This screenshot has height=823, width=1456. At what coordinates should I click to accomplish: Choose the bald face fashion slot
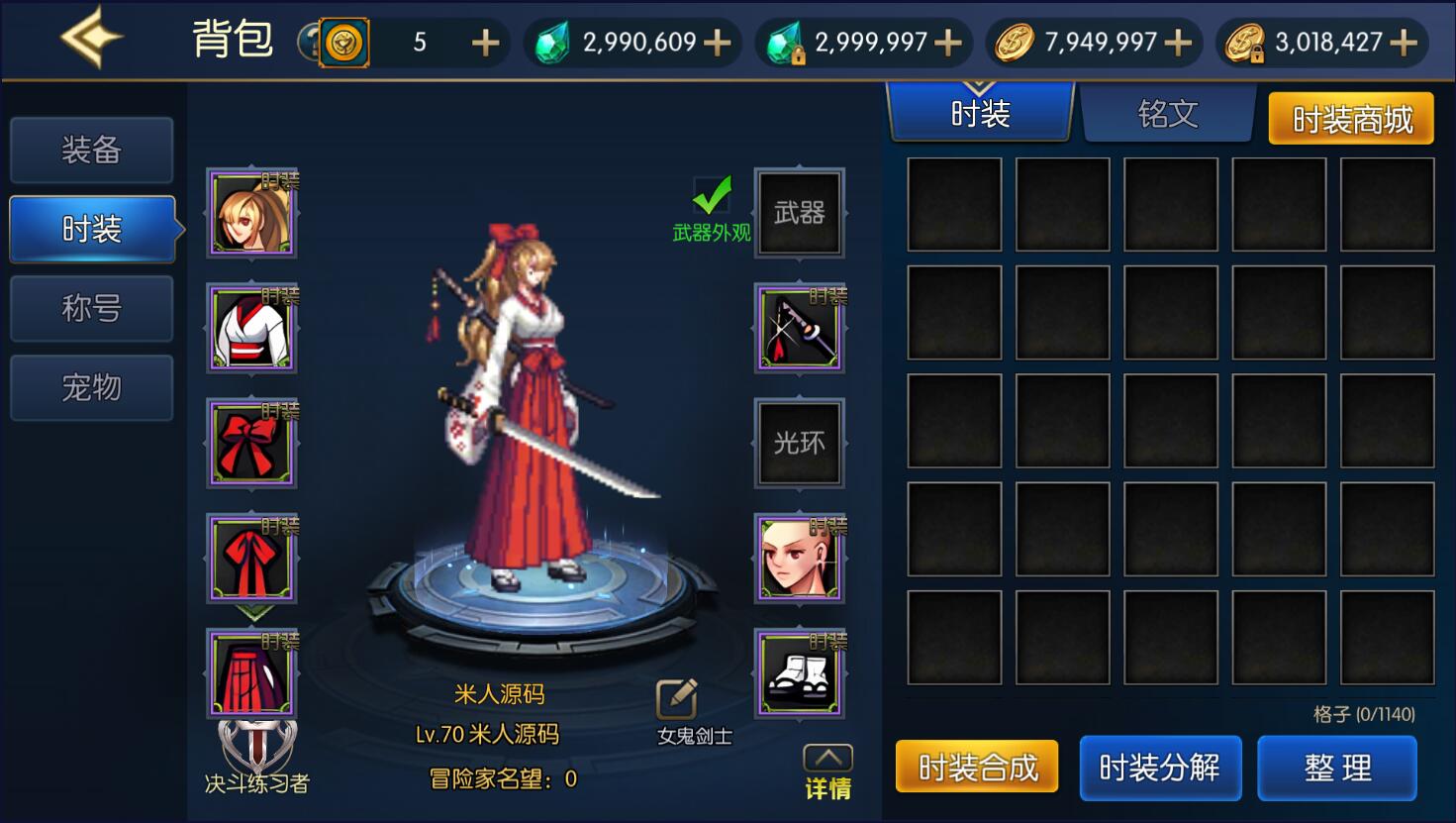[800, 559]
